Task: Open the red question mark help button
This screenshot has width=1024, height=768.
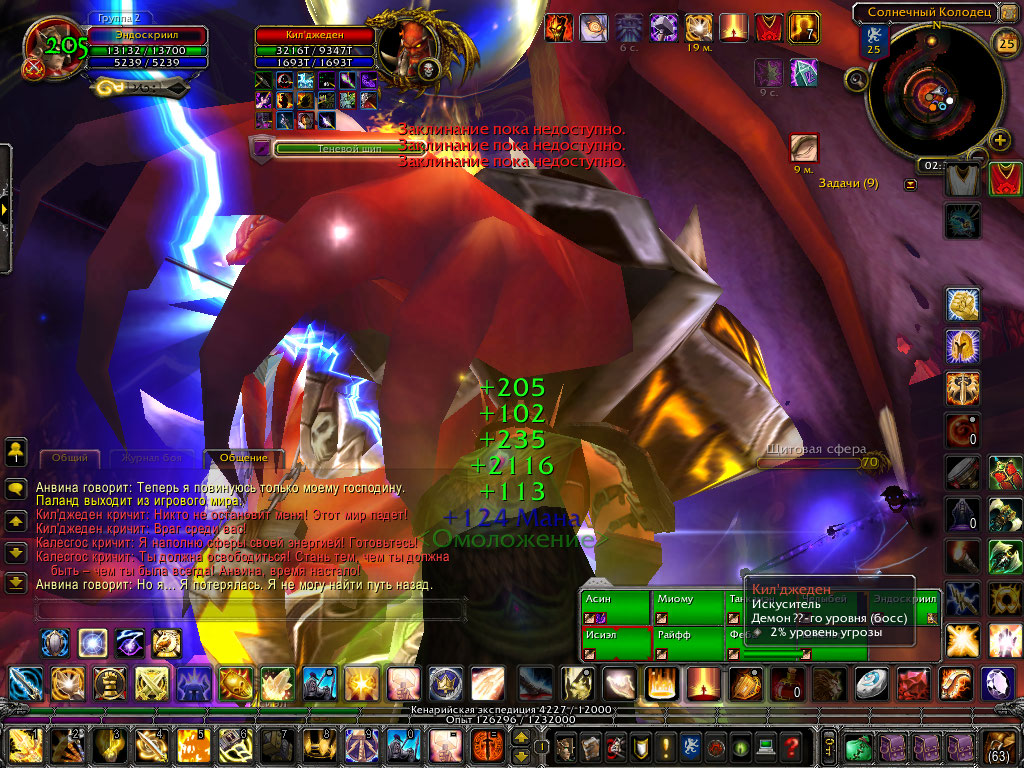Action: (x=792, y=746)
